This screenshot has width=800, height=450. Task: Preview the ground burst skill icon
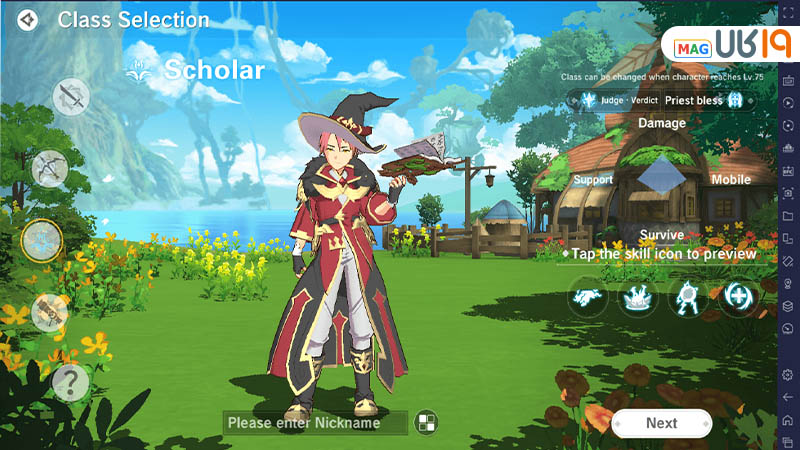[638, 297]
